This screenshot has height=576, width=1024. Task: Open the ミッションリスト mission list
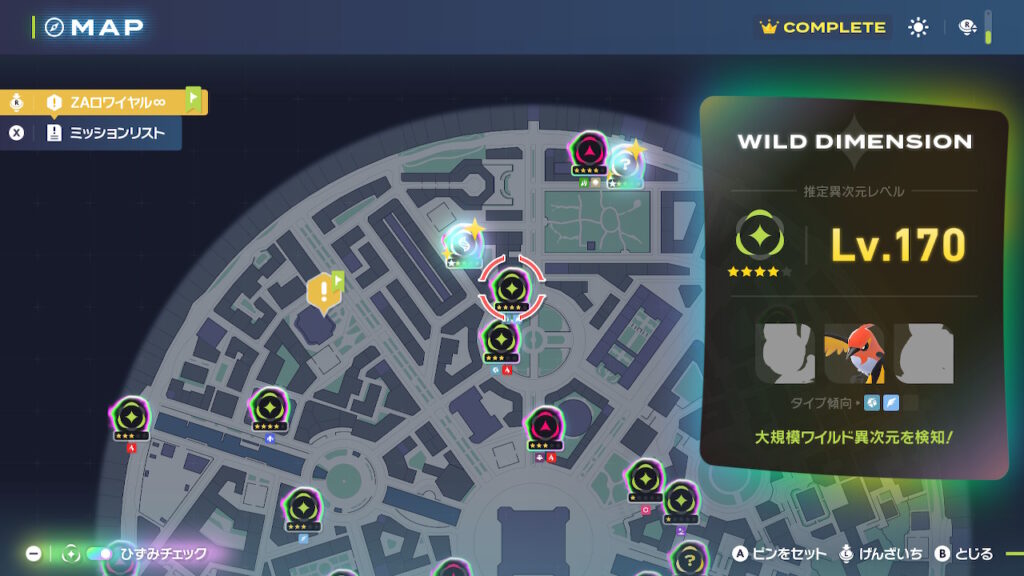pyautogui.click(x=110, y=132)
